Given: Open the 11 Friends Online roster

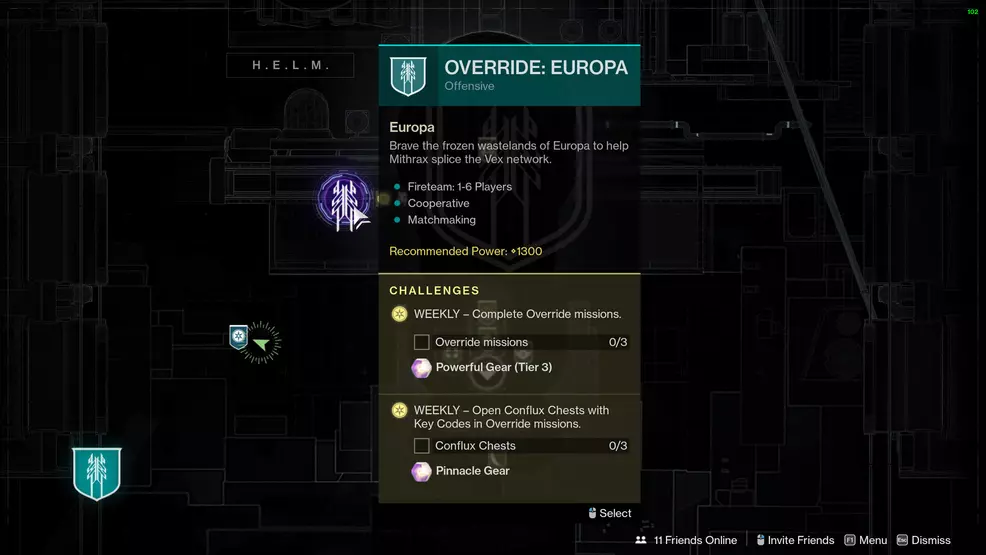Looking at the screenshot, I should click(x=687, y=540).
